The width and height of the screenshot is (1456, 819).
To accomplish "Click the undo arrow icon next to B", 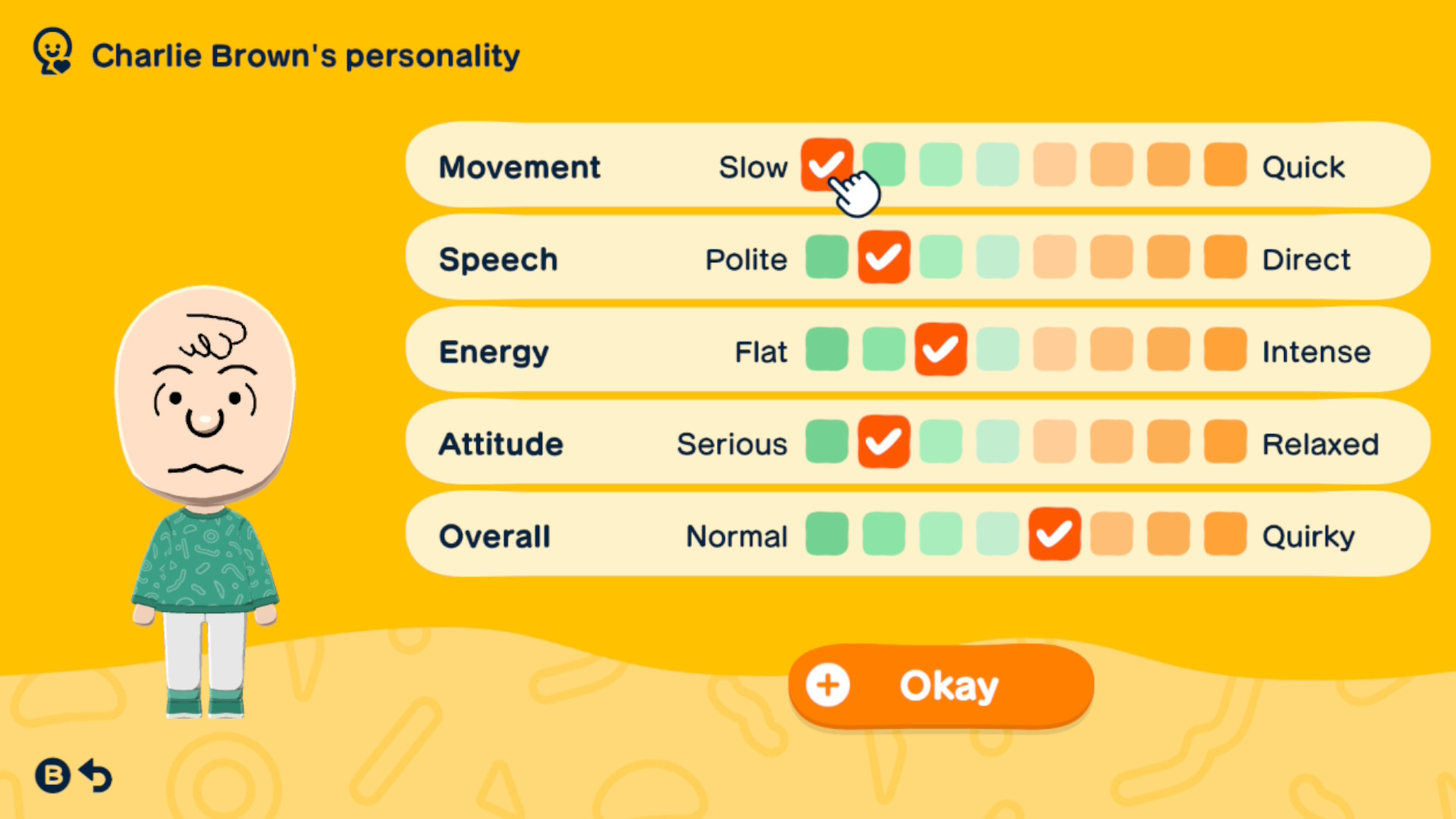I will [94, 776].
